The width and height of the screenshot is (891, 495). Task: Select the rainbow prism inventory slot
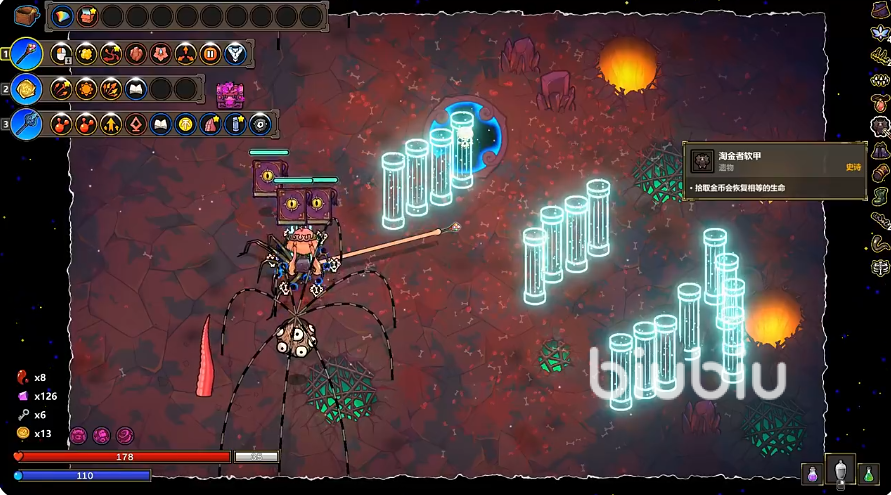(x=62, y=16)
